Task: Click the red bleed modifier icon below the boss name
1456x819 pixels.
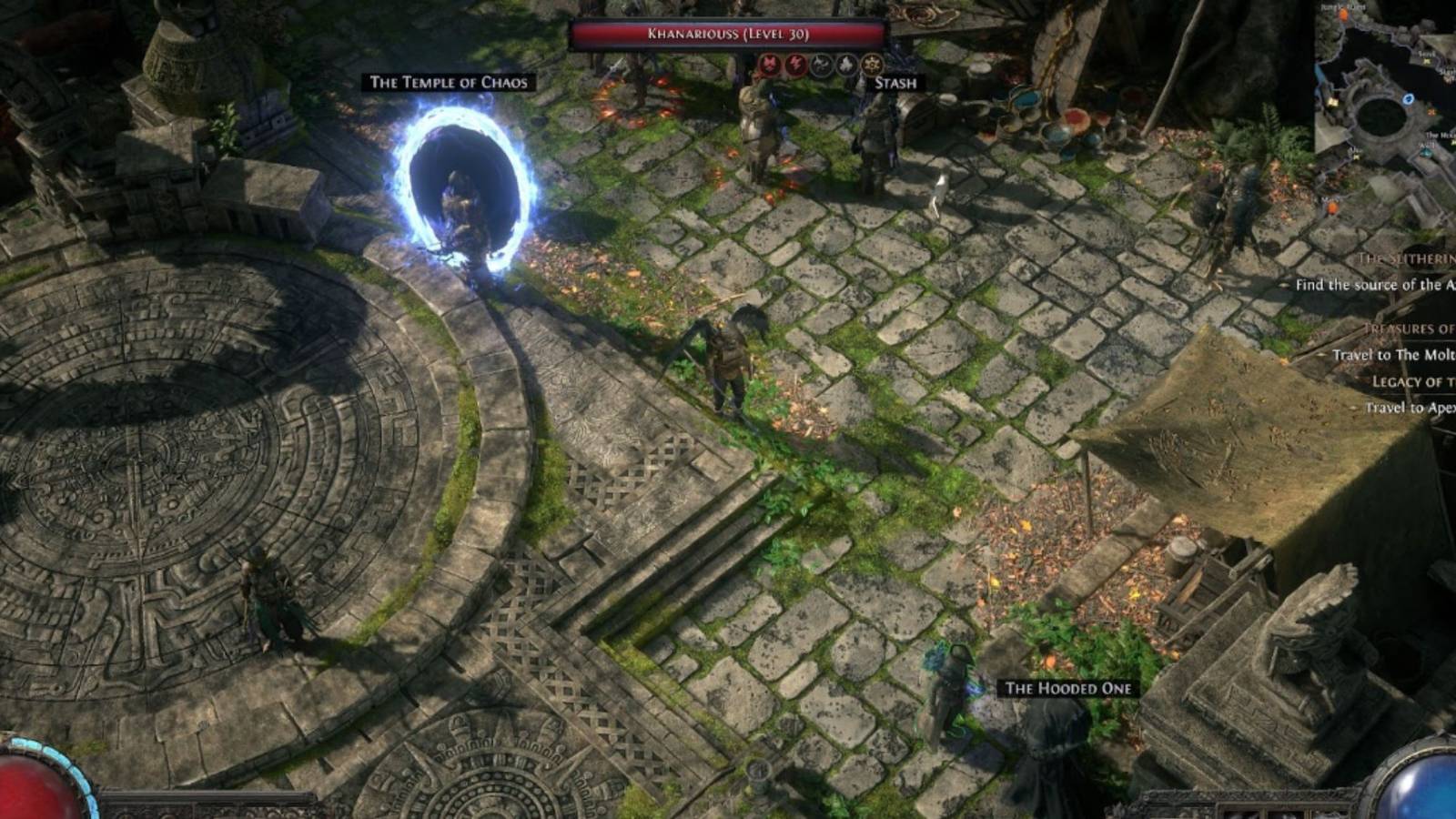Action: coord(769,64)
